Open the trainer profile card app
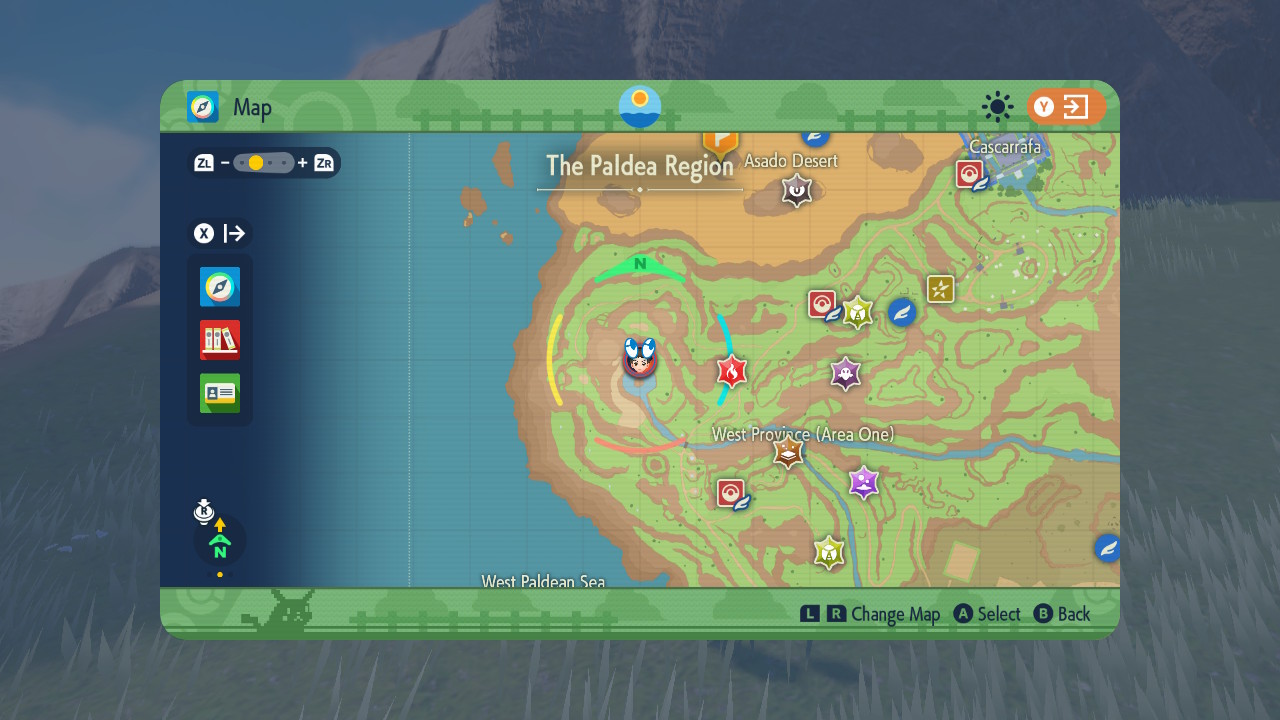Screen dimensions: 1280x720 pyautogui.click(x=220, y=393)
